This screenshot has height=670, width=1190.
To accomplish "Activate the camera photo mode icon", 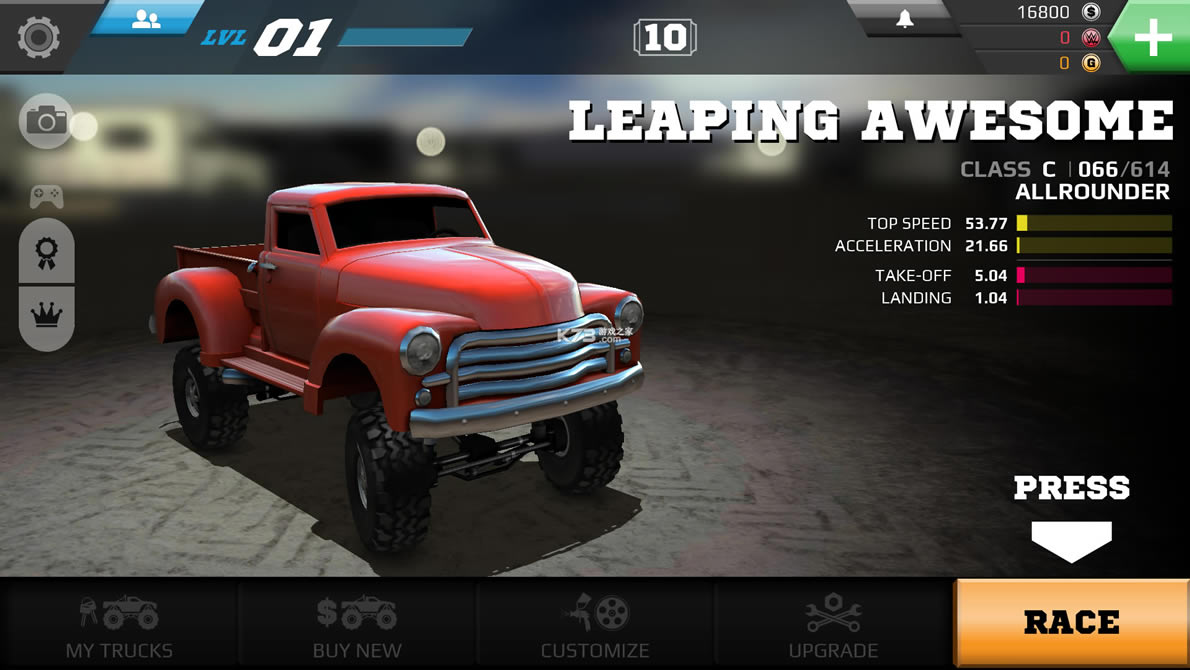I will [x=46, y=122].
